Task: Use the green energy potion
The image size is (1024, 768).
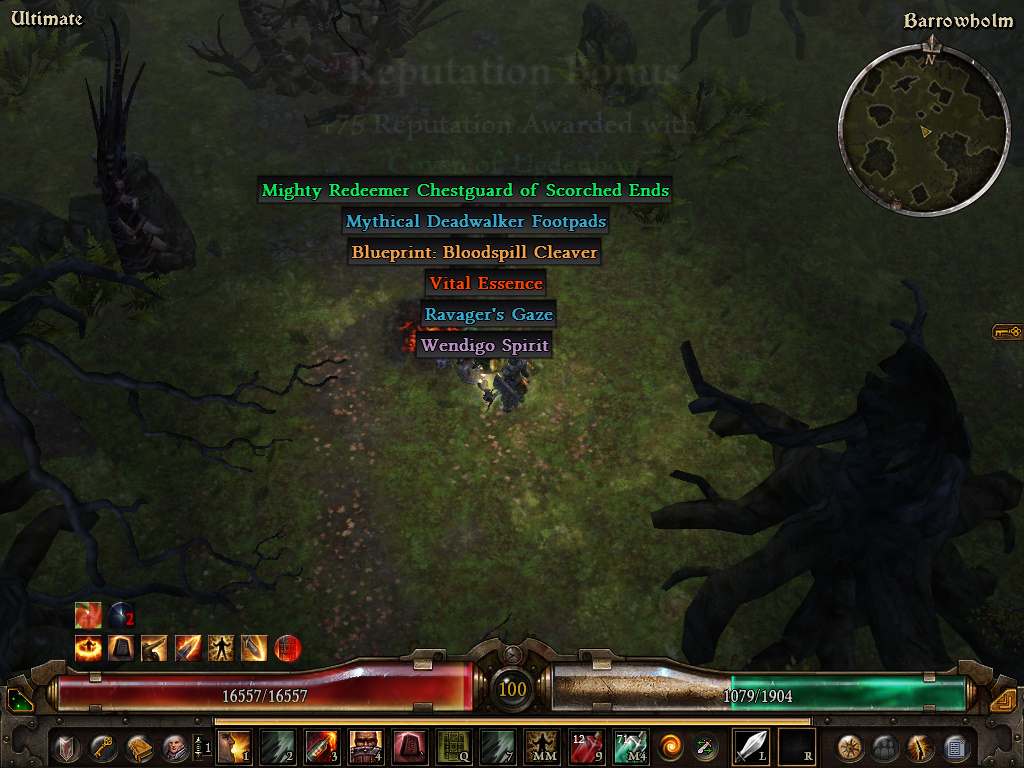Action: [x=631, y=746]
